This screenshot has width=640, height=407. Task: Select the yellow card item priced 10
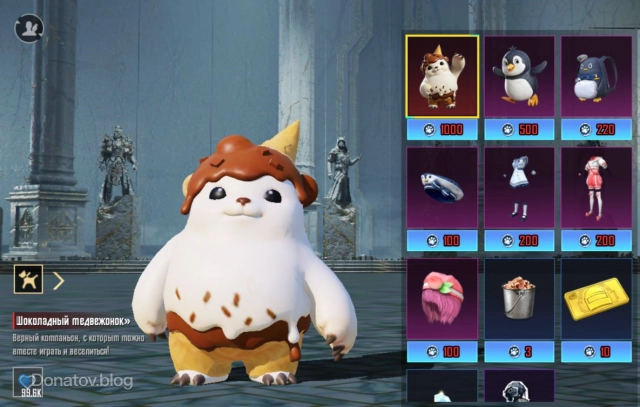coord(596,298)
